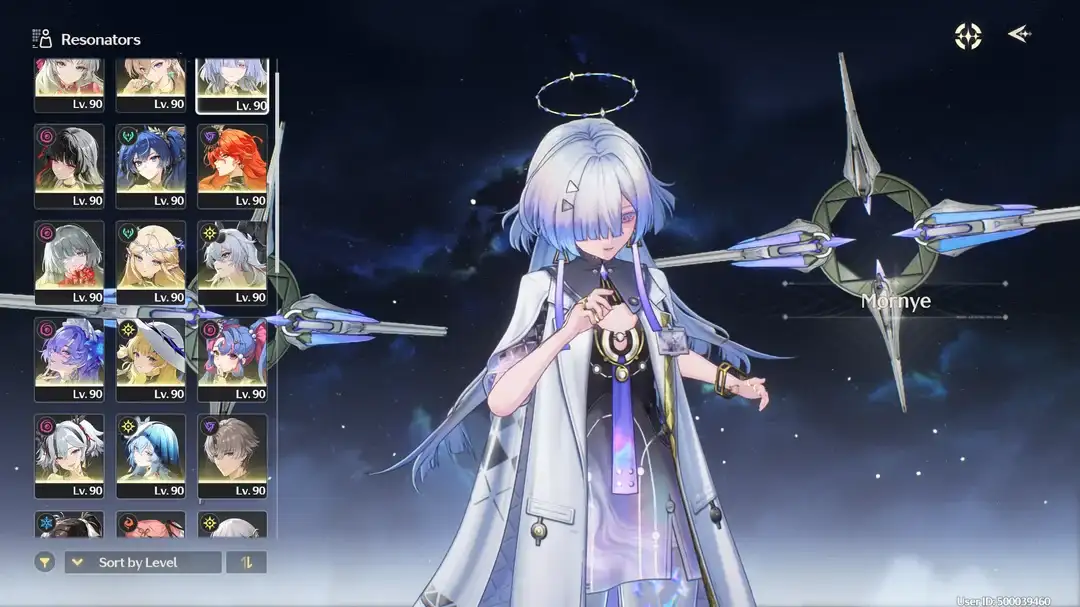Pick the blonde resonator with leaf circlet
This screenshot has width=1080, height=607.
tap(151, 261)
